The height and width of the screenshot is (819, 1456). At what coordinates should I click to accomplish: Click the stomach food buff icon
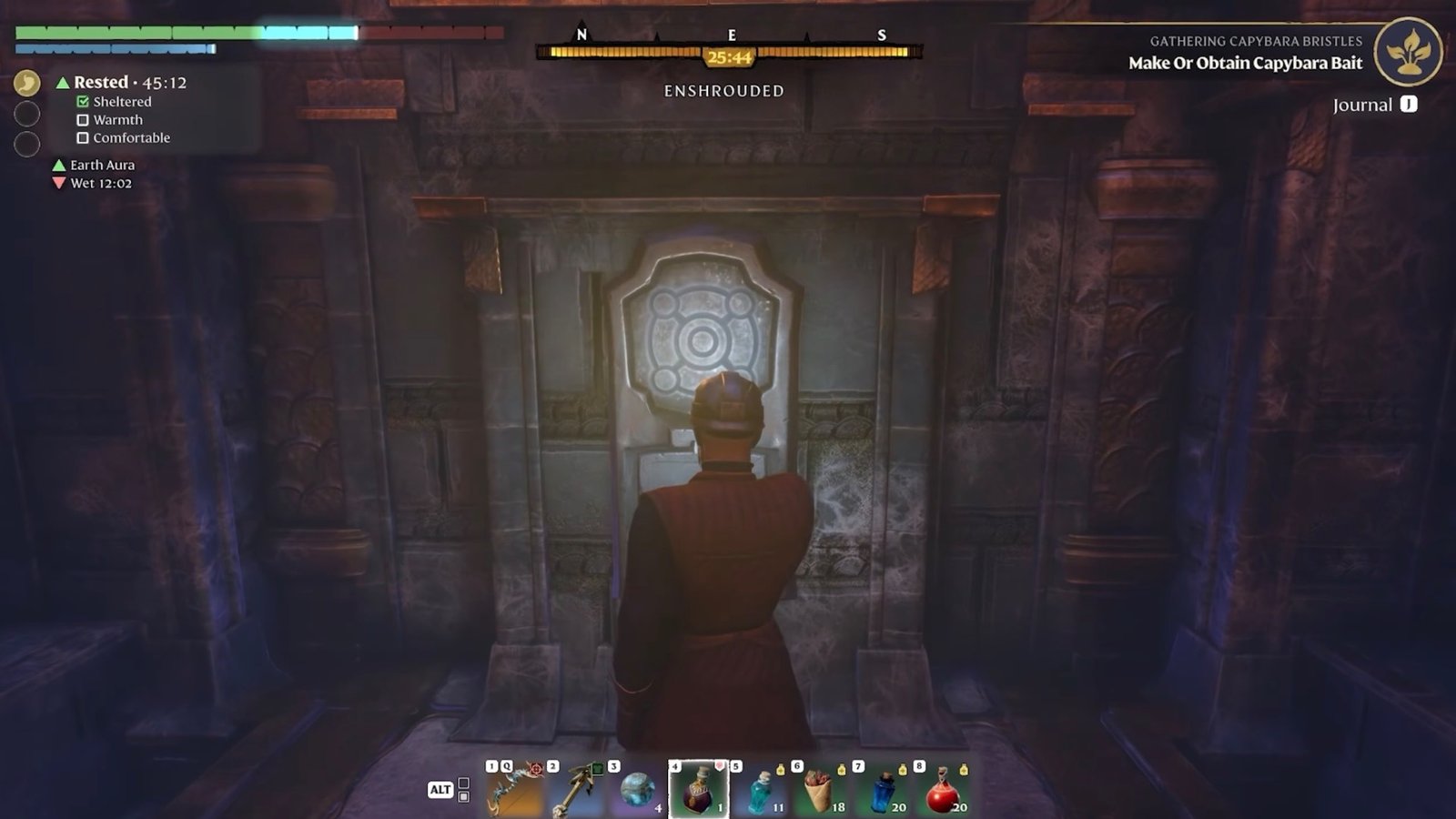26,81
